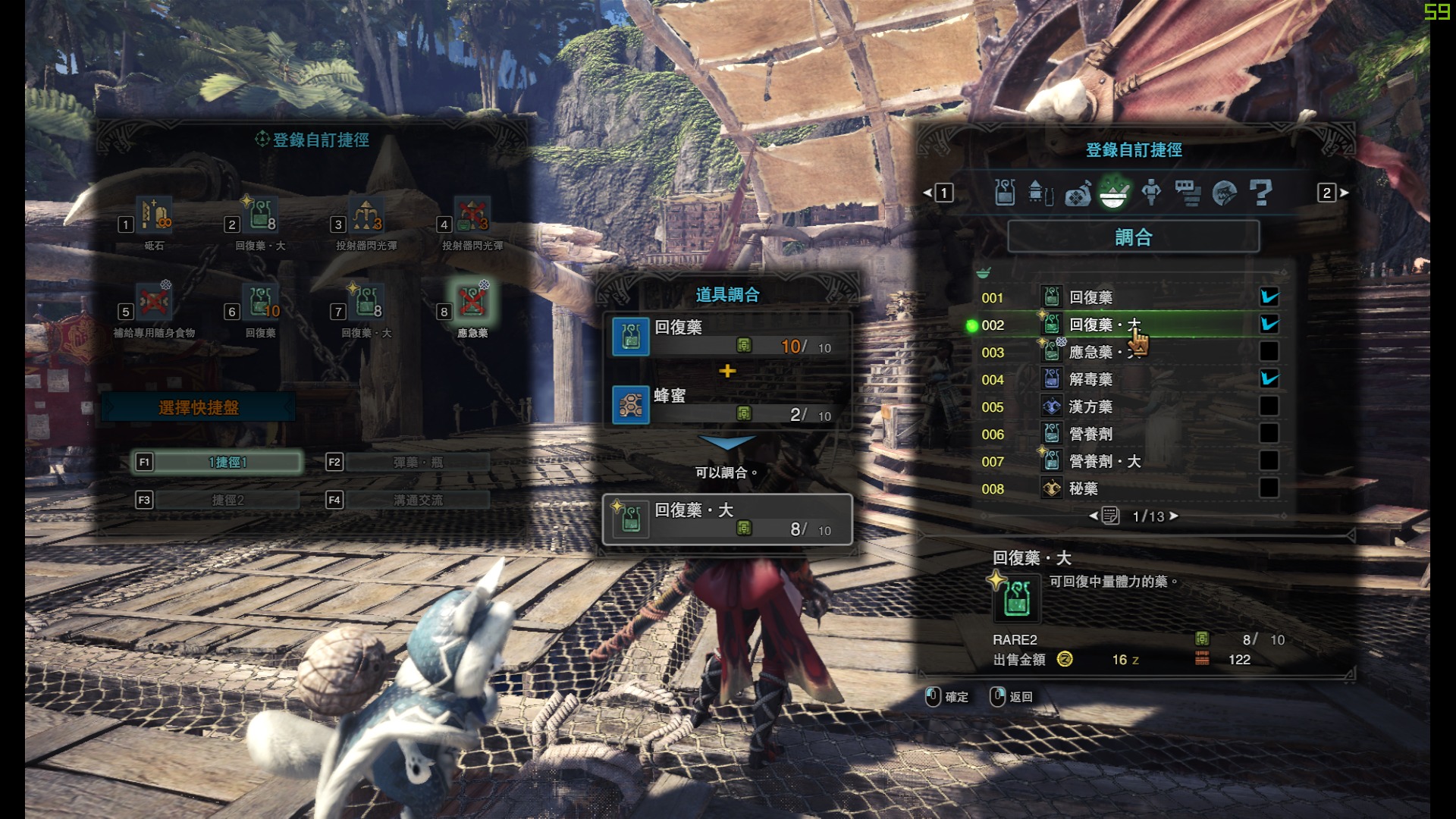Go to the previous recipe list page
The width and height of the screenshot is (1456, 819).
click(x=1094, y=516)
